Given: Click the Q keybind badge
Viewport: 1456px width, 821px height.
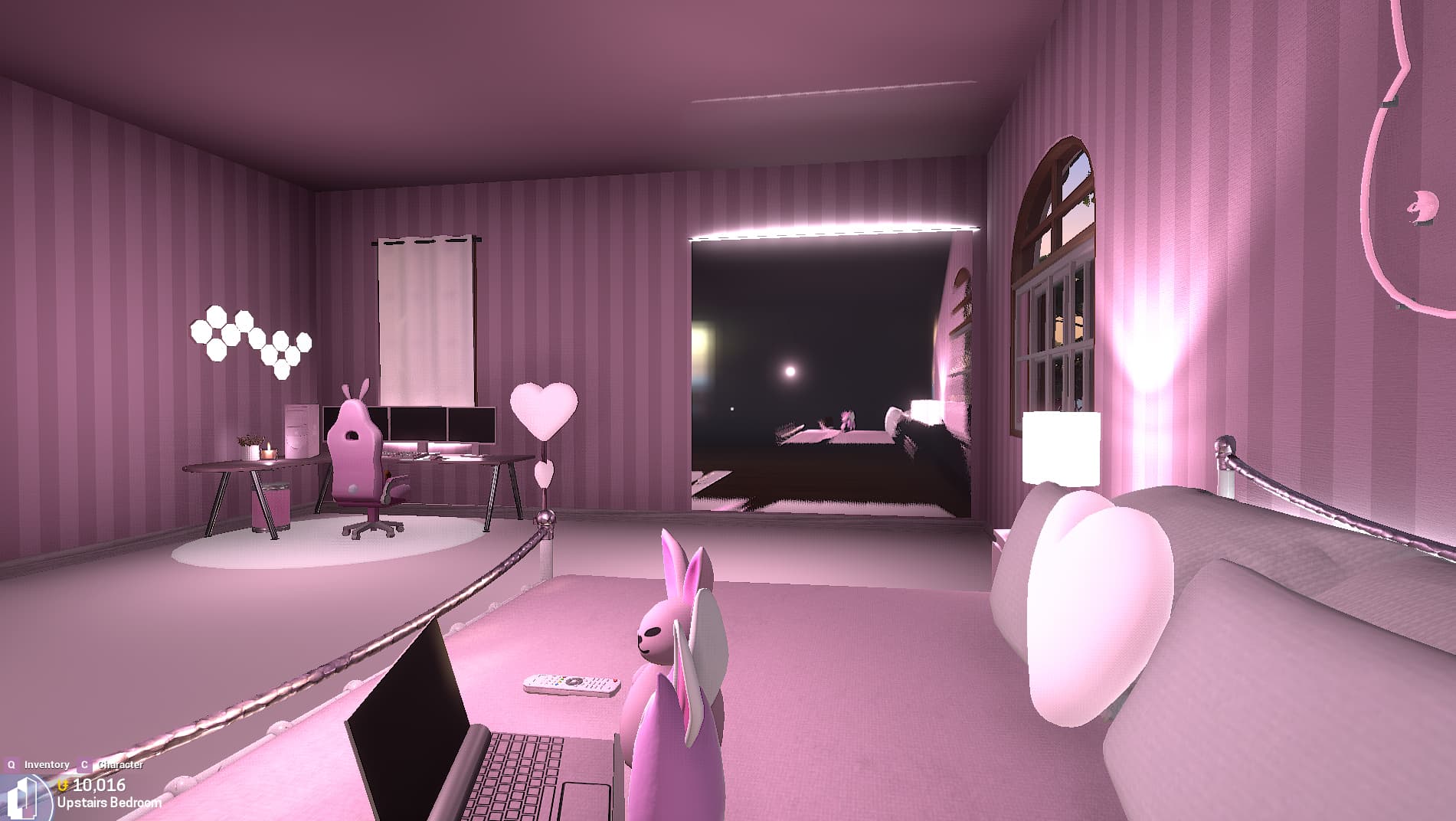Looking at the screenshot, I should click(x=12, y=764).
